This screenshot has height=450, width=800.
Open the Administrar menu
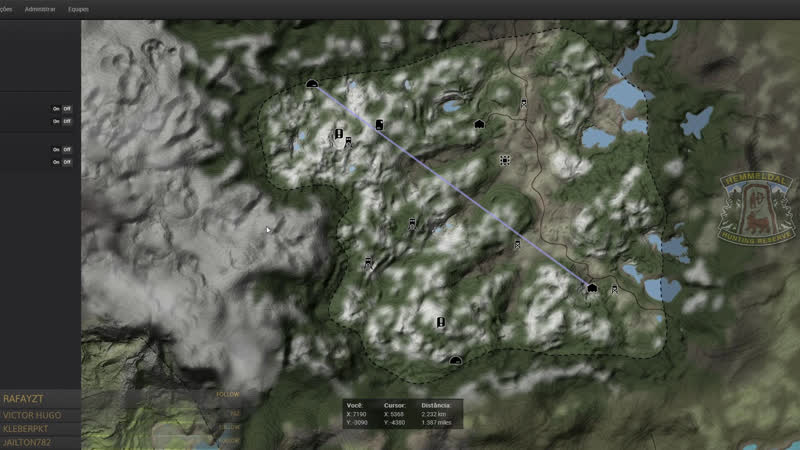click(x=39, y=8)
